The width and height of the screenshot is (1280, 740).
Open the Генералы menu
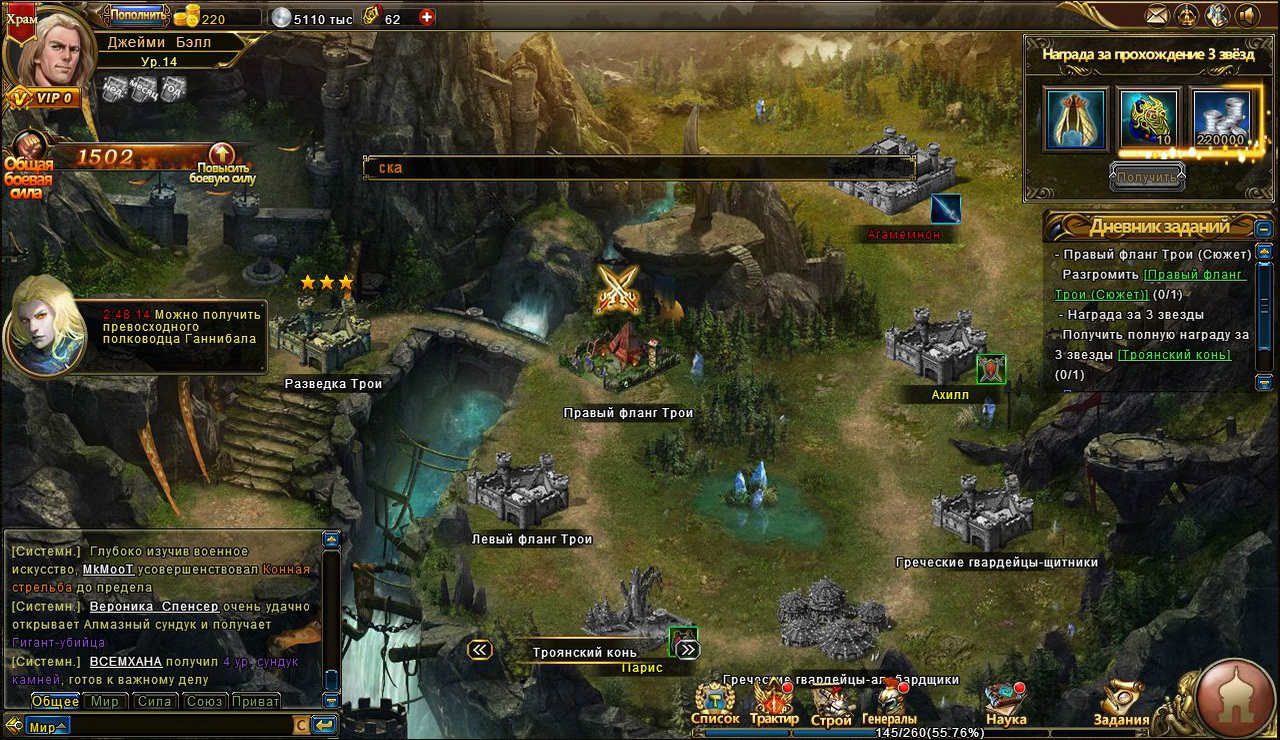[x=889, y=703]
